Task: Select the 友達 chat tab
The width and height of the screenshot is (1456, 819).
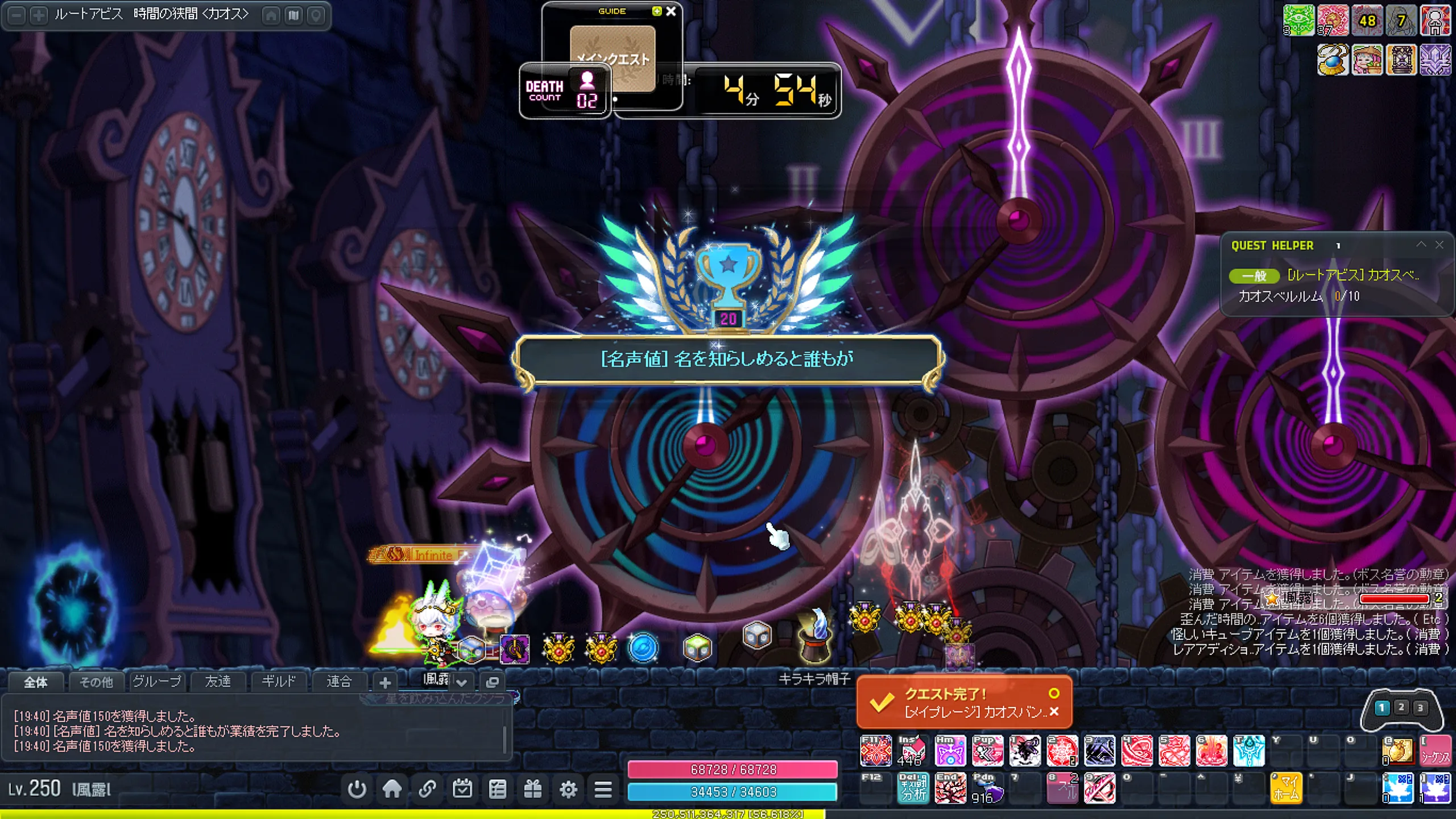Action: coord(218,681)
